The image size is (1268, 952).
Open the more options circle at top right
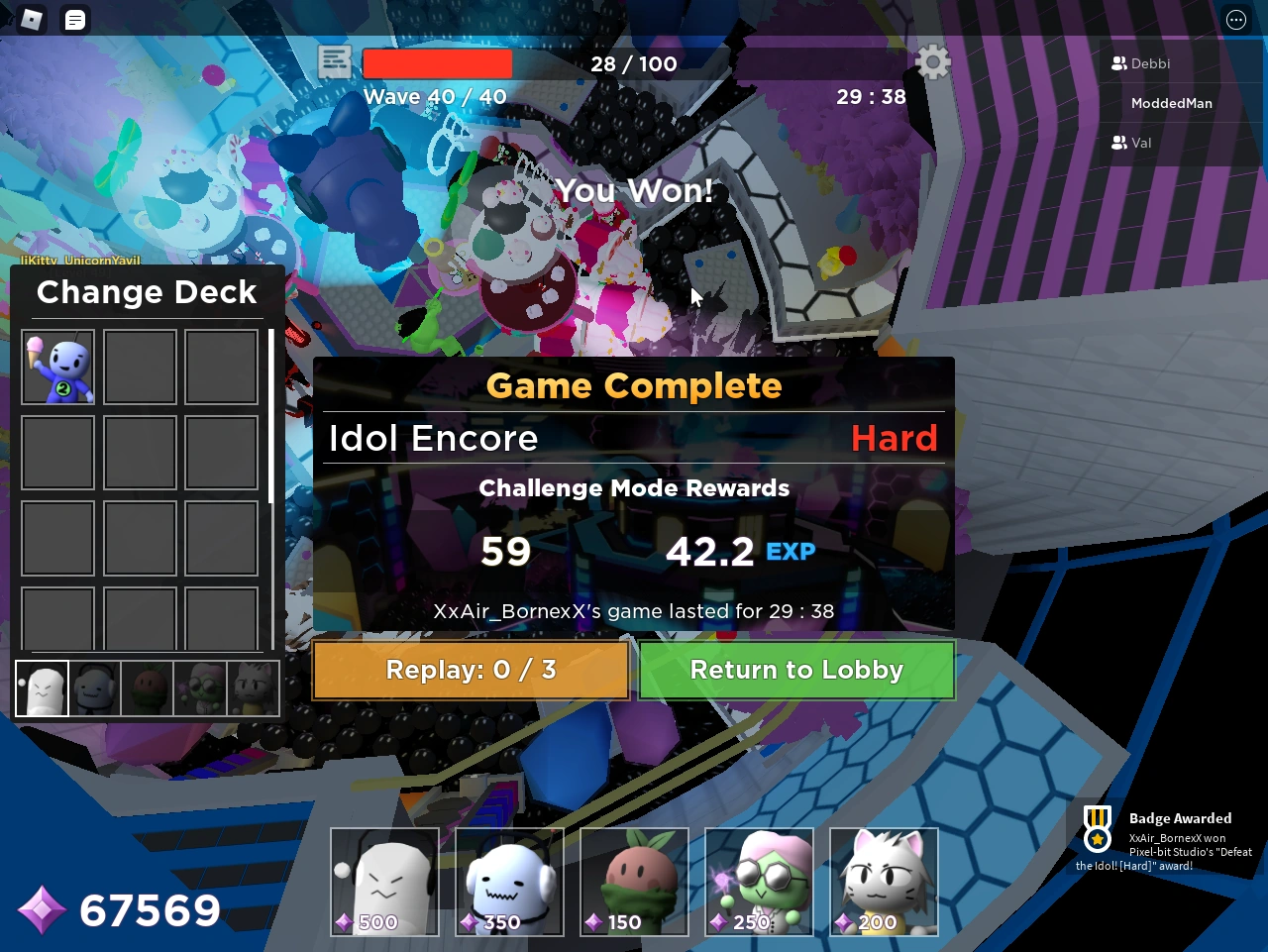tap(1235, 19)
